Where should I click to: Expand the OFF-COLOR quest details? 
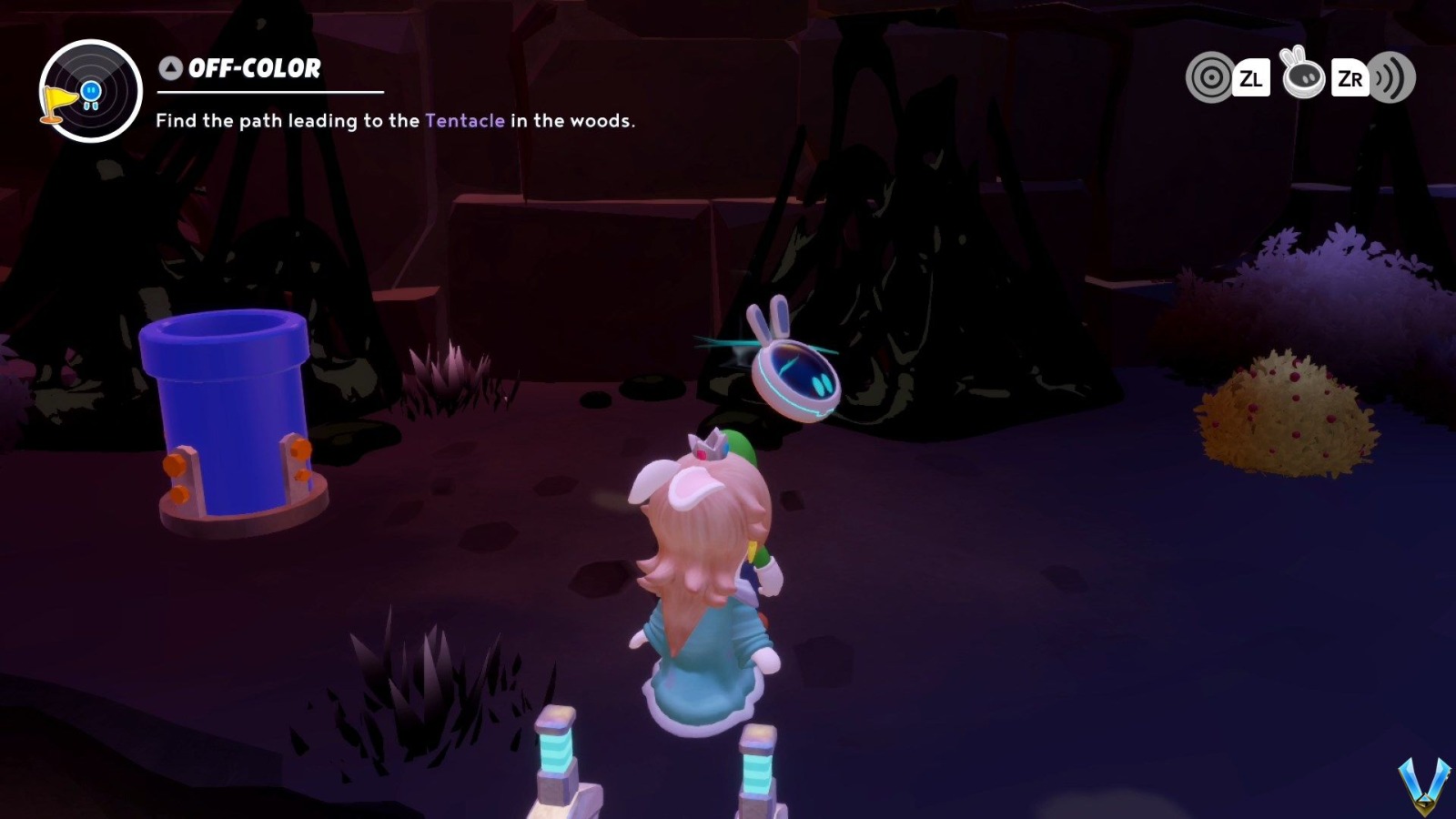pos(253,67)
